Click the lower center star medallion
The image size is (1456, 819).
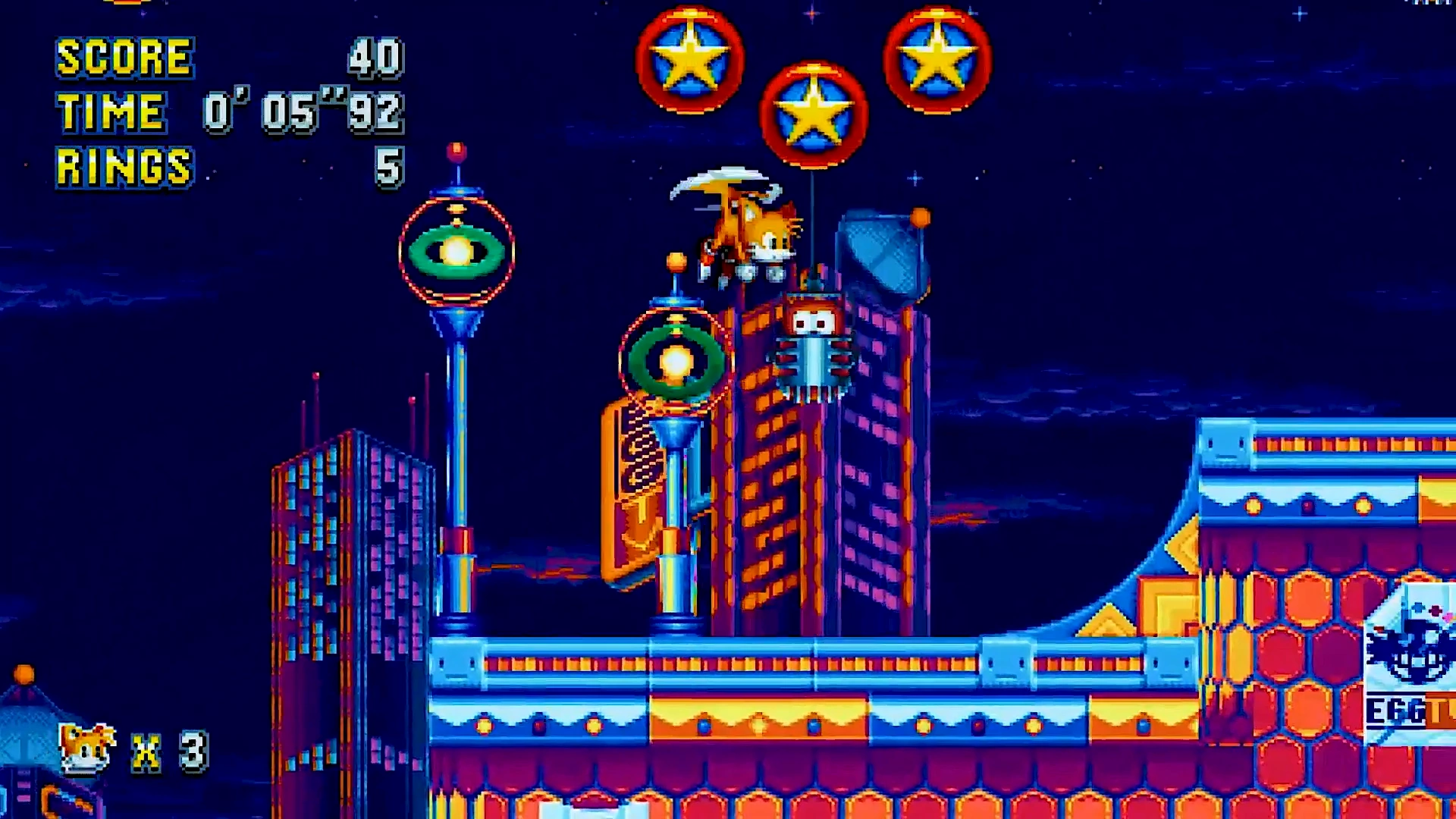[x=815, y=114]
